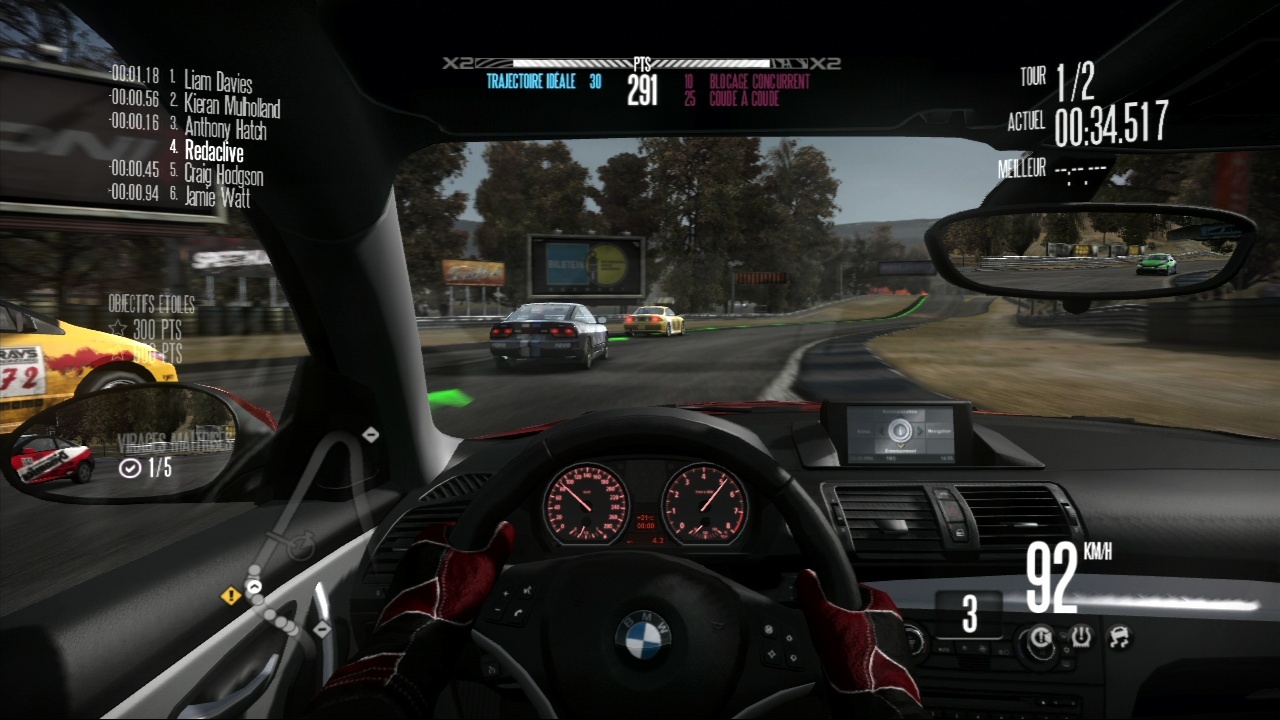Click the yellow warning marker on minimap
1280x720 pixels.
pyautogui.click(x=231, y=596)
